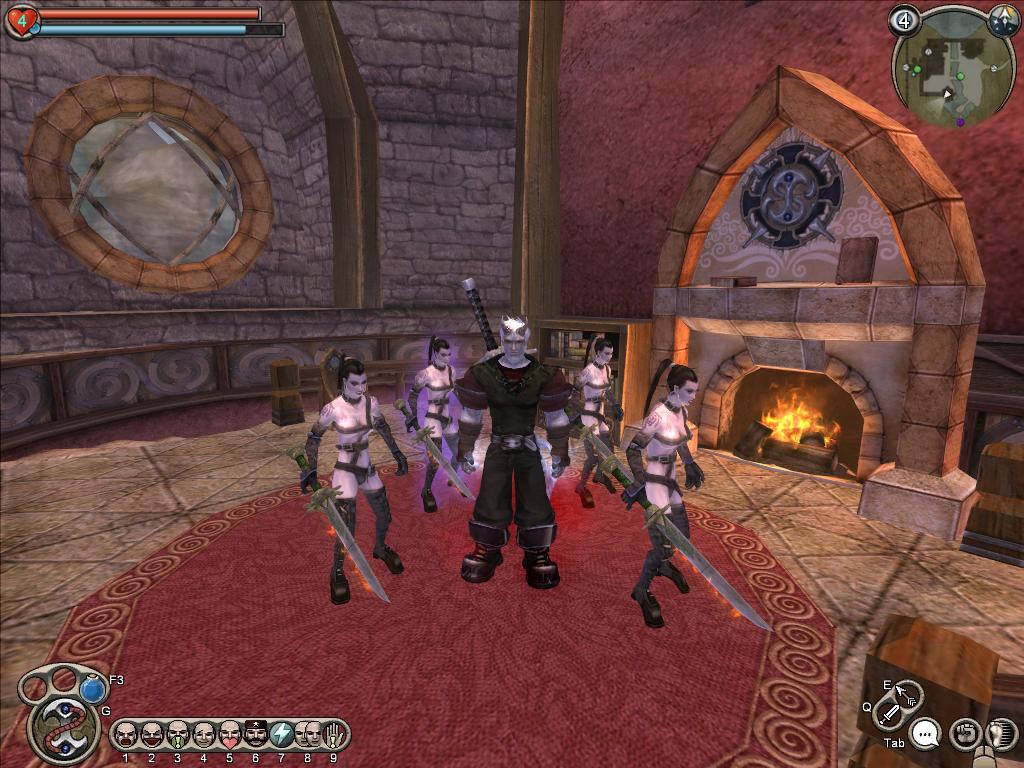Viewport: 1024px width, 768px height.
Task: Select the purple marker on the minimap
Action: (960, 122)
